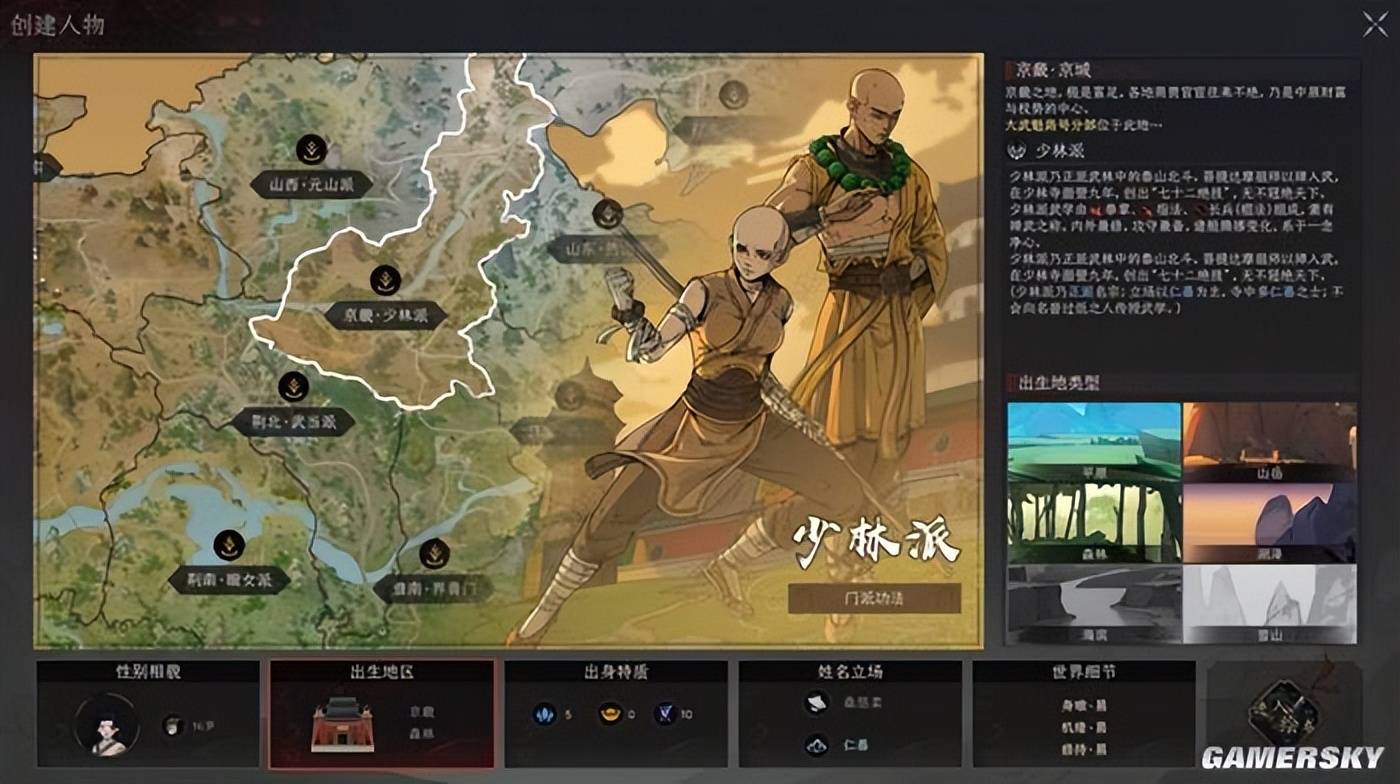Switch to the 出身特质 traits tab
Viewport: 1400px width, 784px height.
pos(615,713)
